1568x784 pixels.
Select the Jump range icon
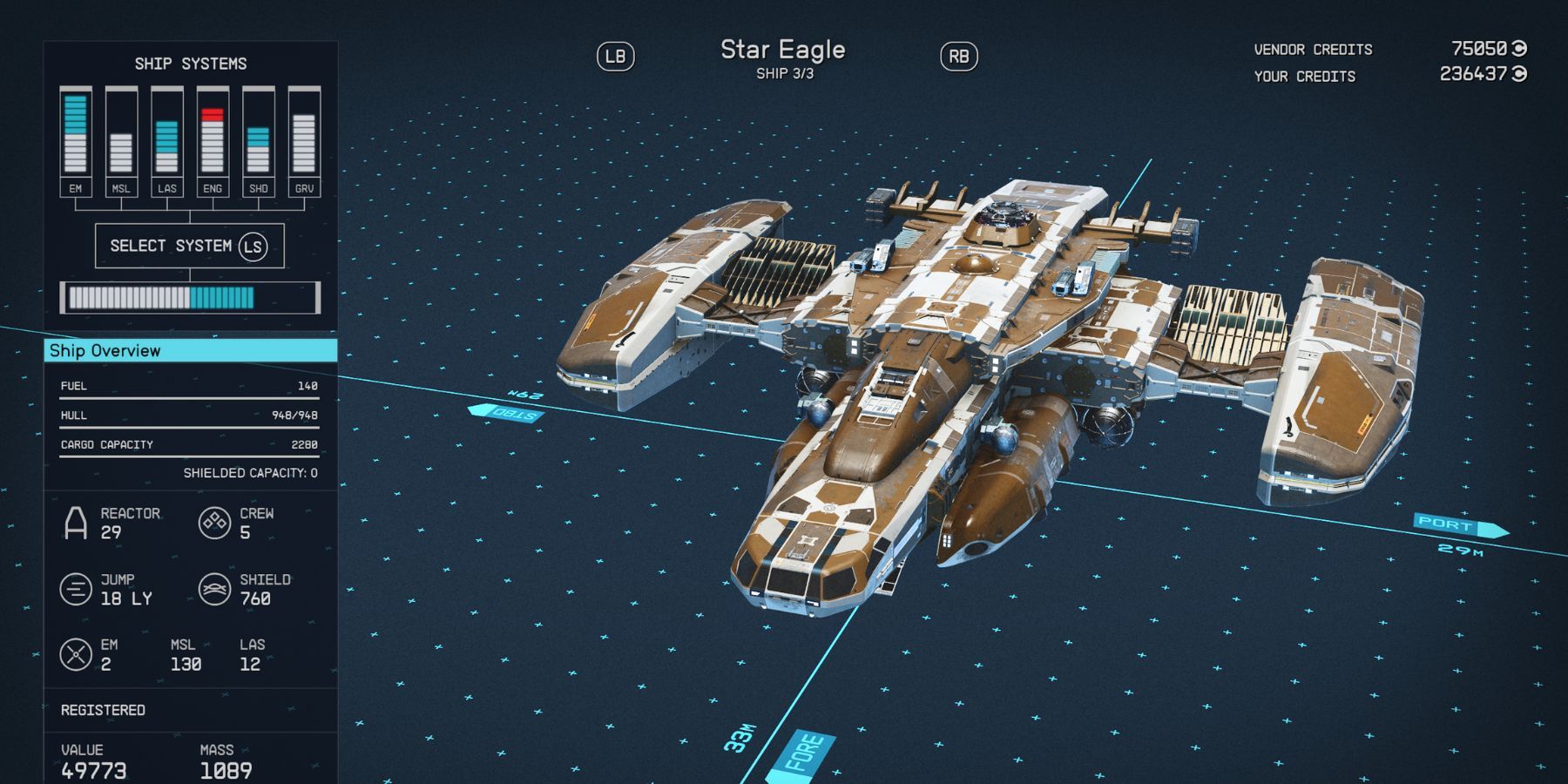pos(74,590)
